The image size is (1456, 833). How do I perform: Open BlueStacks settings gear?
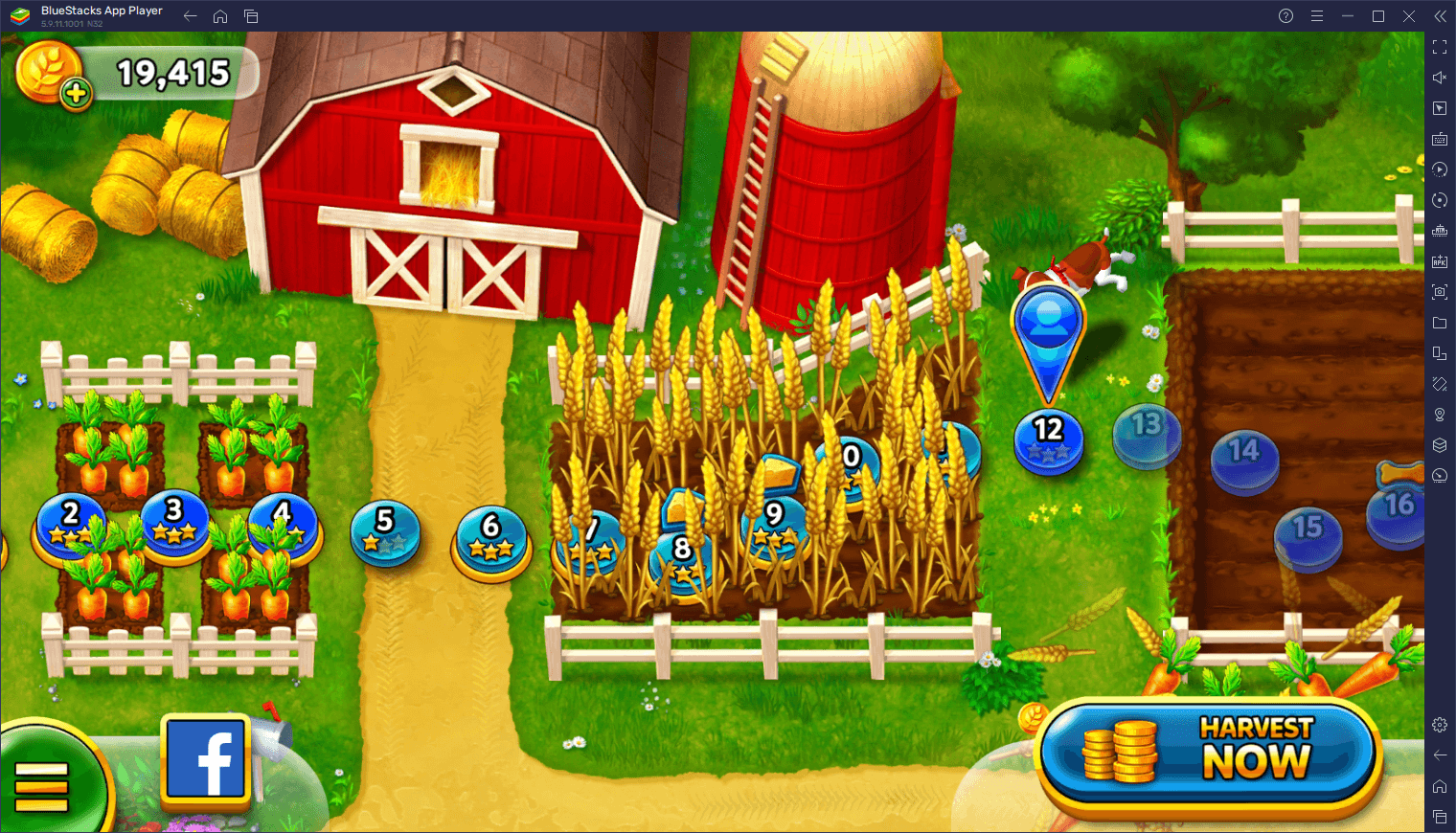click(x=1440, y=725)
